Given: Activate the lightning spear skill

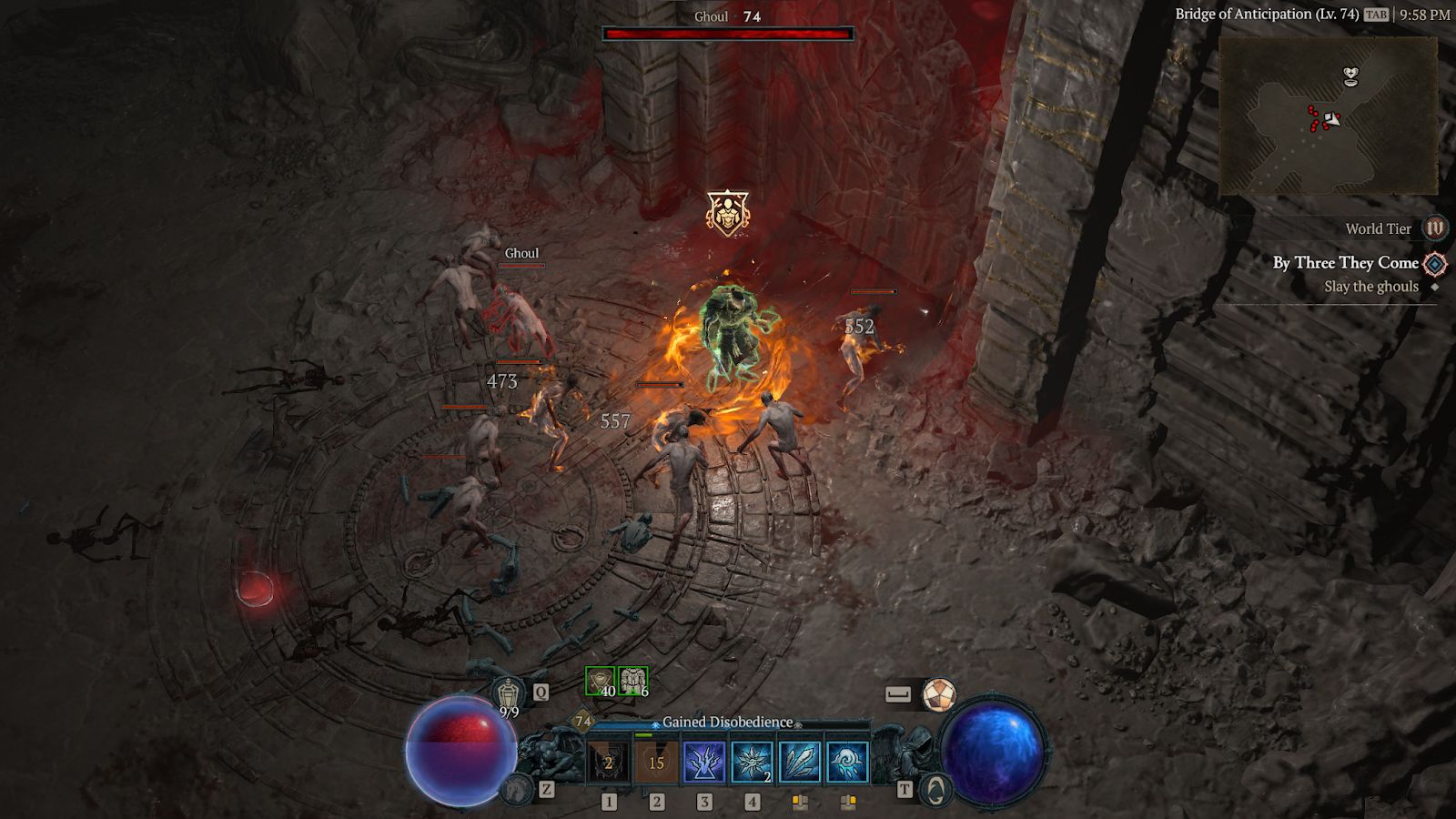Looking at the screenshot, I should click(704, 763).
